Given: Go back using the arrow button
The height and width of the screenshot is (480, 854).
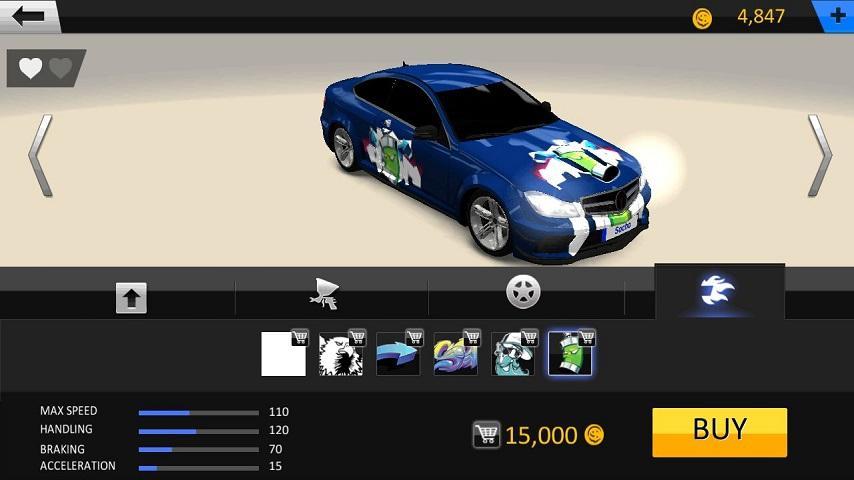Looking at the screenshot, I should (x=29, y=16).
